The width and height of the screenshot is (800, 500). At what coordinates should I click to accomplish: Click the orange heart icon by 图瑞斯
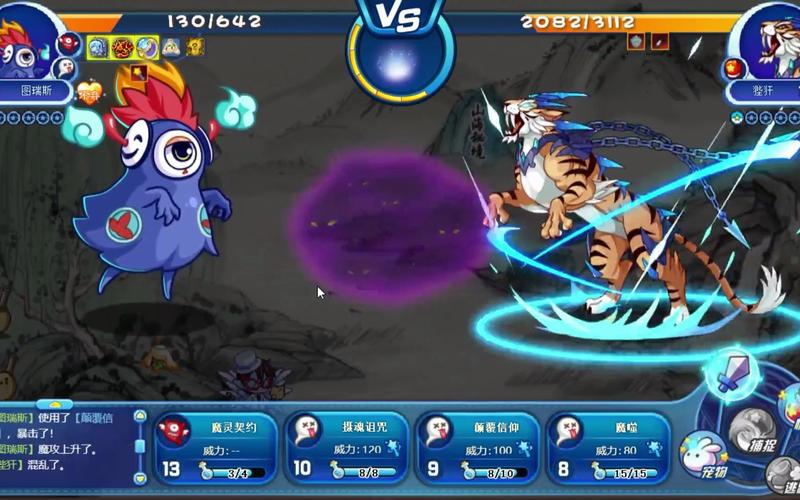click(90, 93)
